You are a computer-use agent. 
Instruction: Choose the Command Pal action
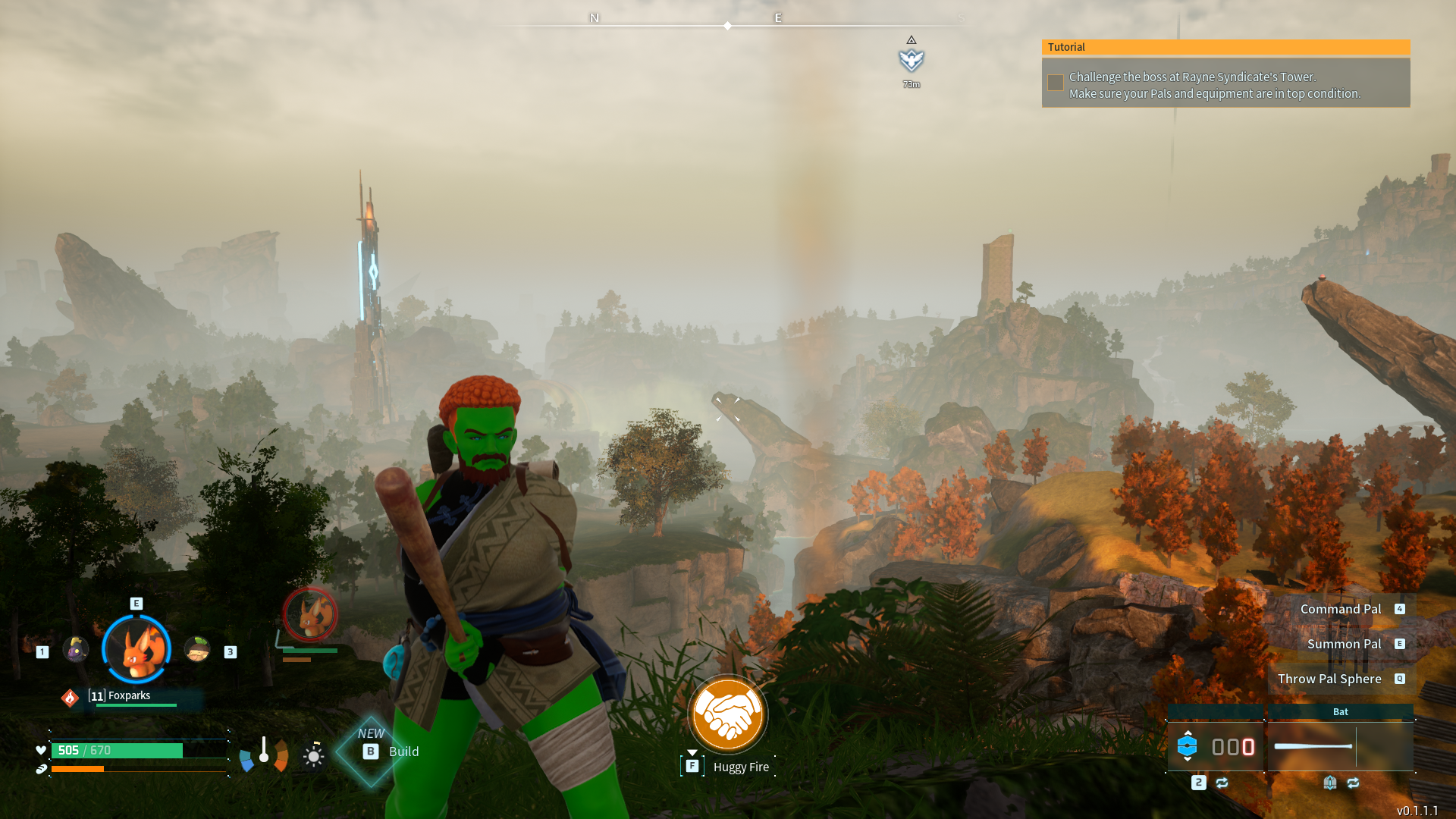[1341, 609]
